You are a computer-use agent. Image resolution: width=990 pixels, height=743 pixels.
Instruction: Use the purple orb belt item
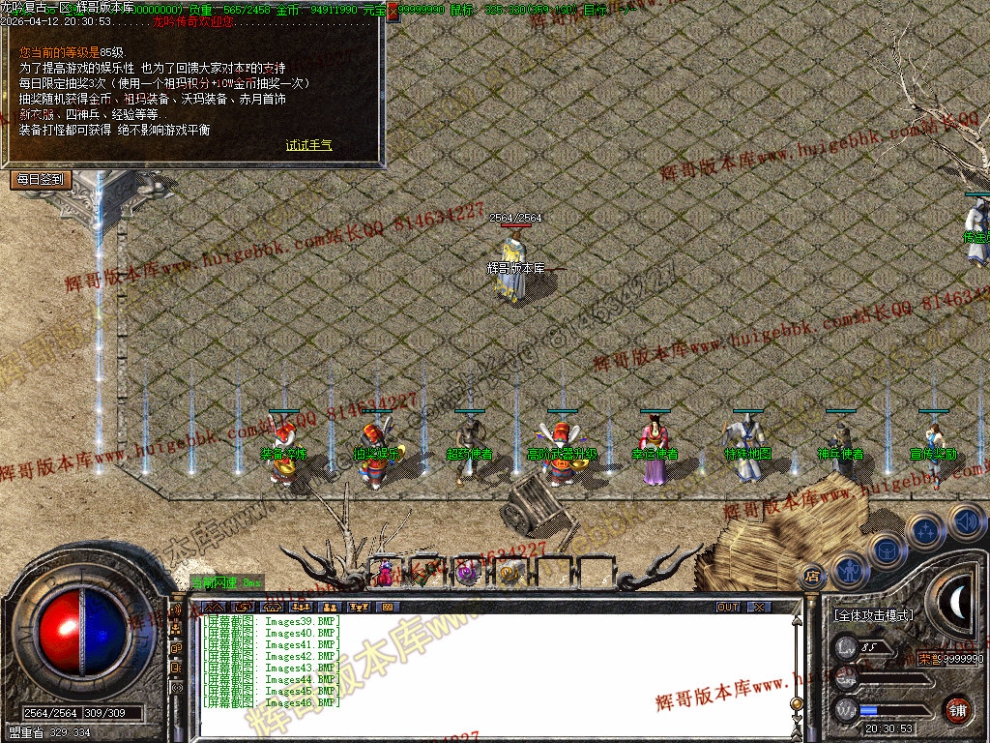[465, 573]
